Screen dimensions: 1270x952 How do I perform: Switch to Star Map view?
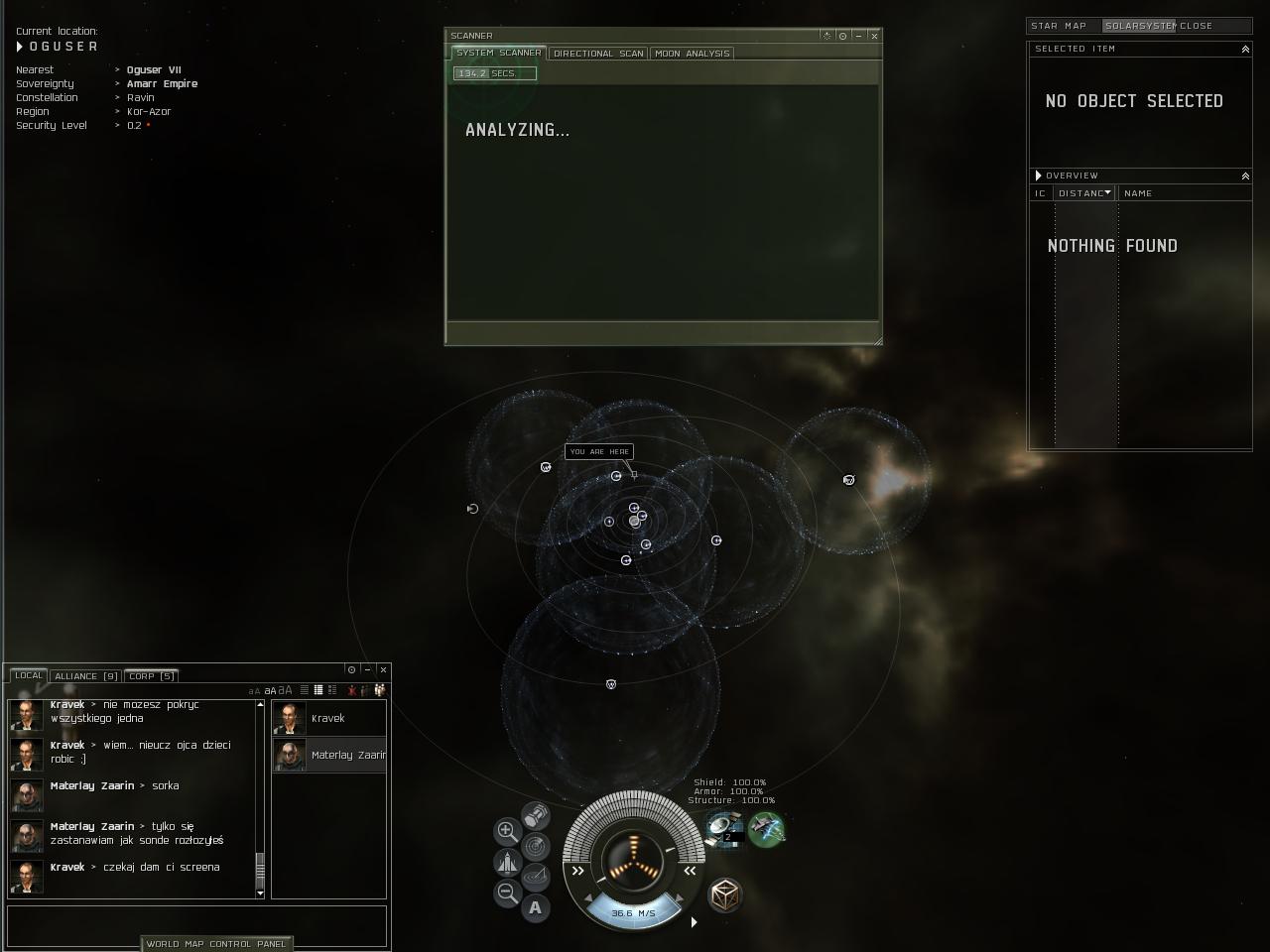click(x=1059, y=26)
